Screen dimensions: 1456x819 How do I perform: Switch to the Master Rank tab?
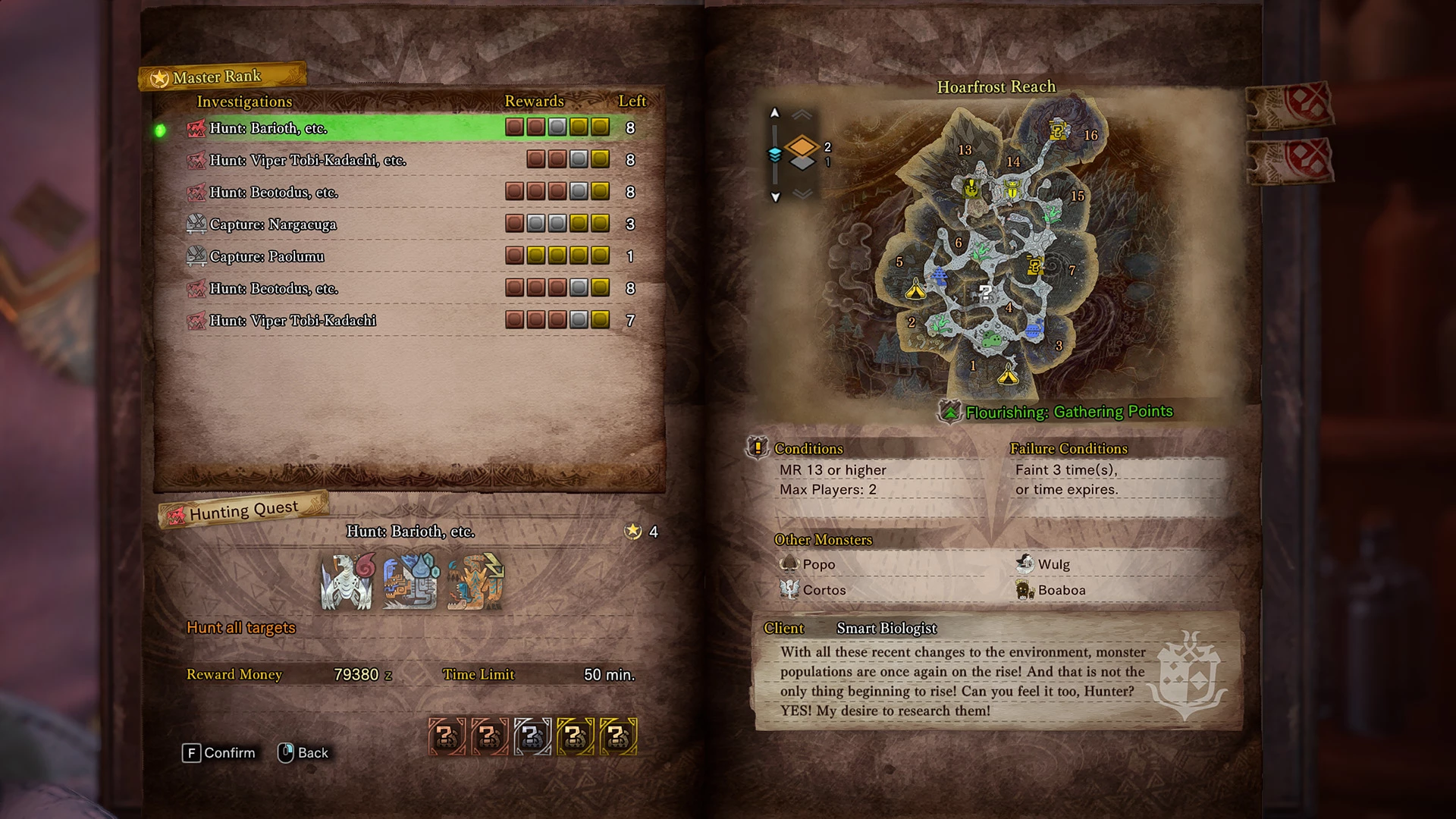tap(217, 77)
